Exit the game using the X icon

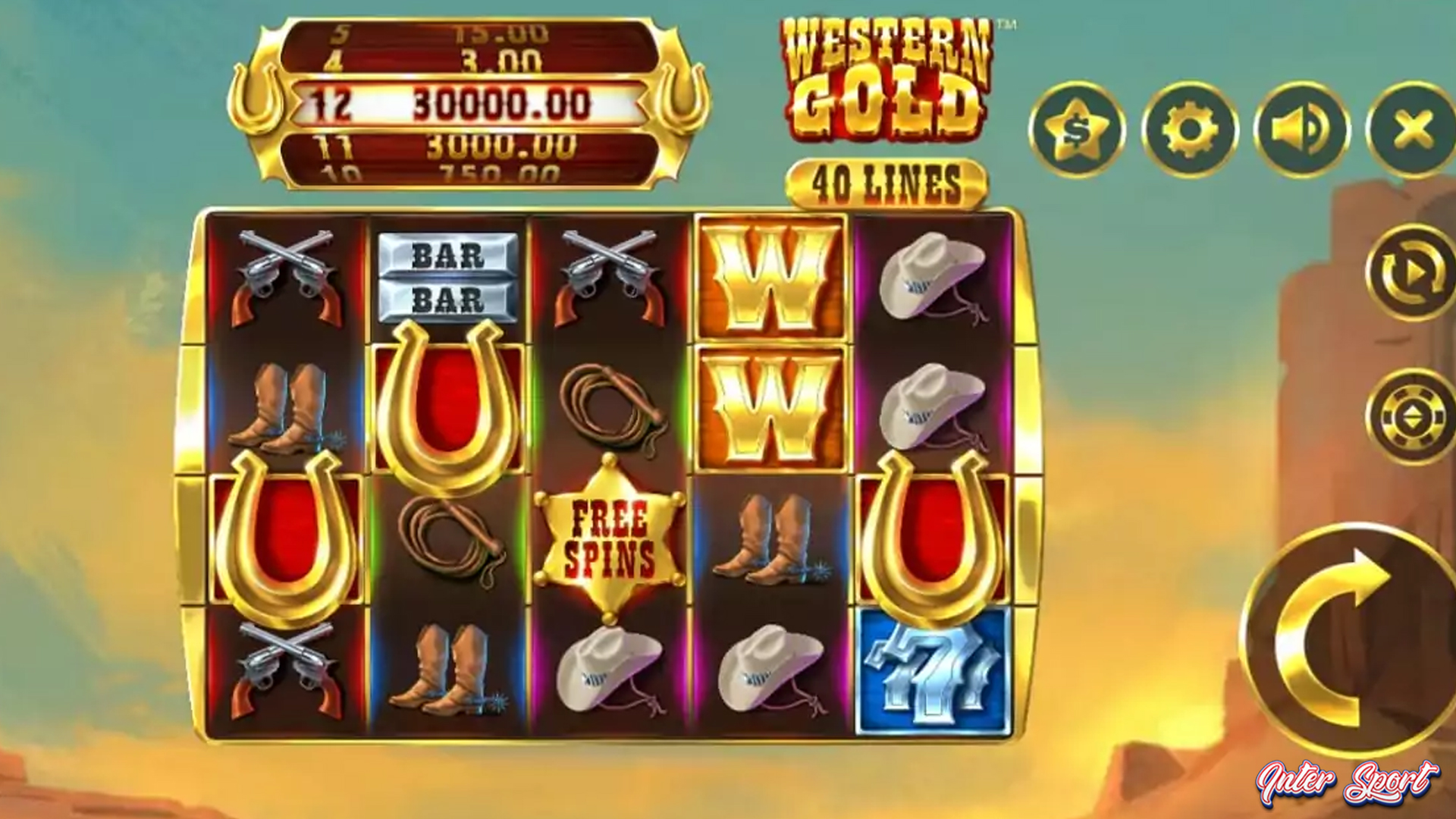1409,129
